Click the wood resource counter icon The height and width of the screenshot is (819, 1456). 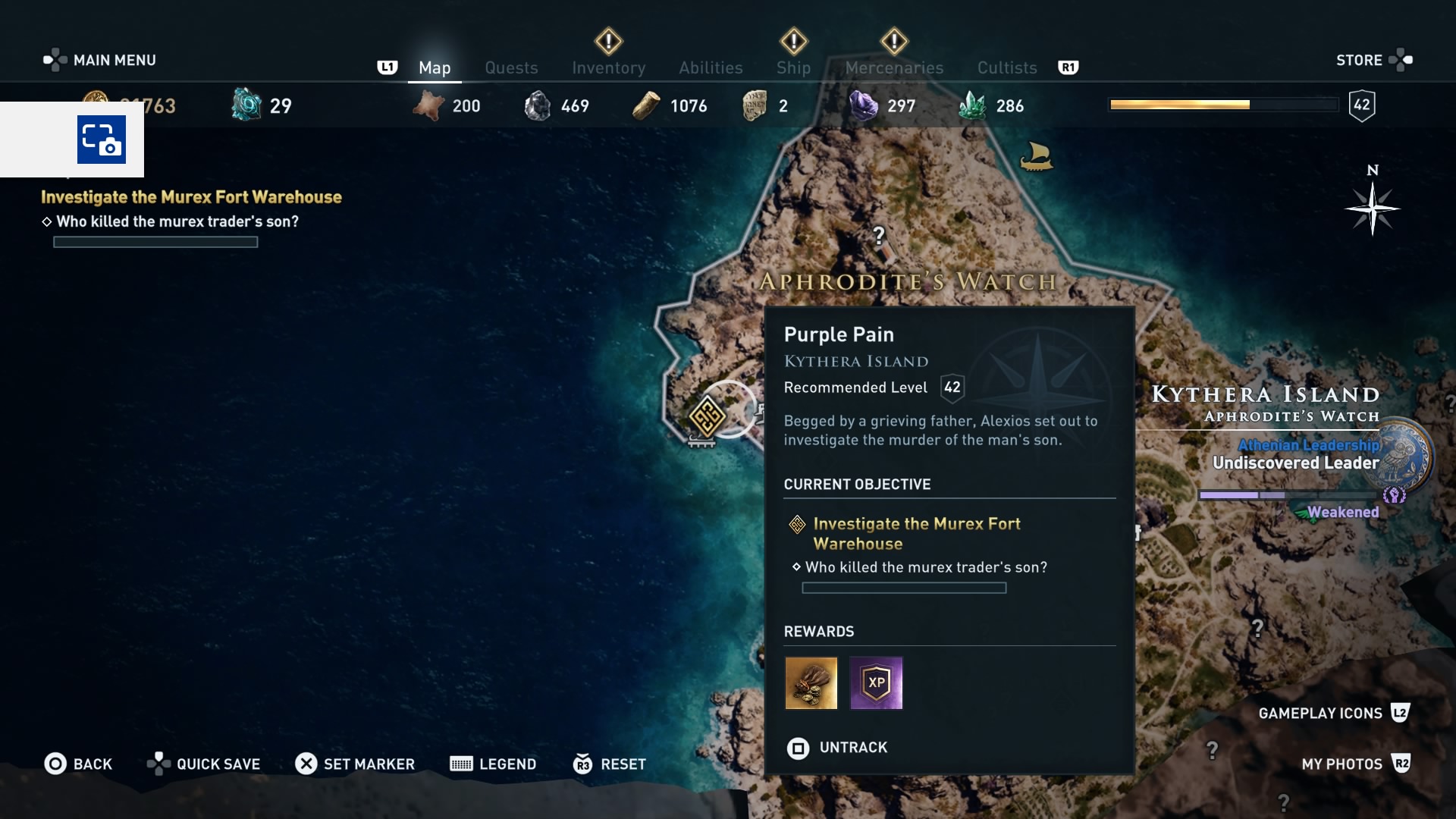point(646,105)
